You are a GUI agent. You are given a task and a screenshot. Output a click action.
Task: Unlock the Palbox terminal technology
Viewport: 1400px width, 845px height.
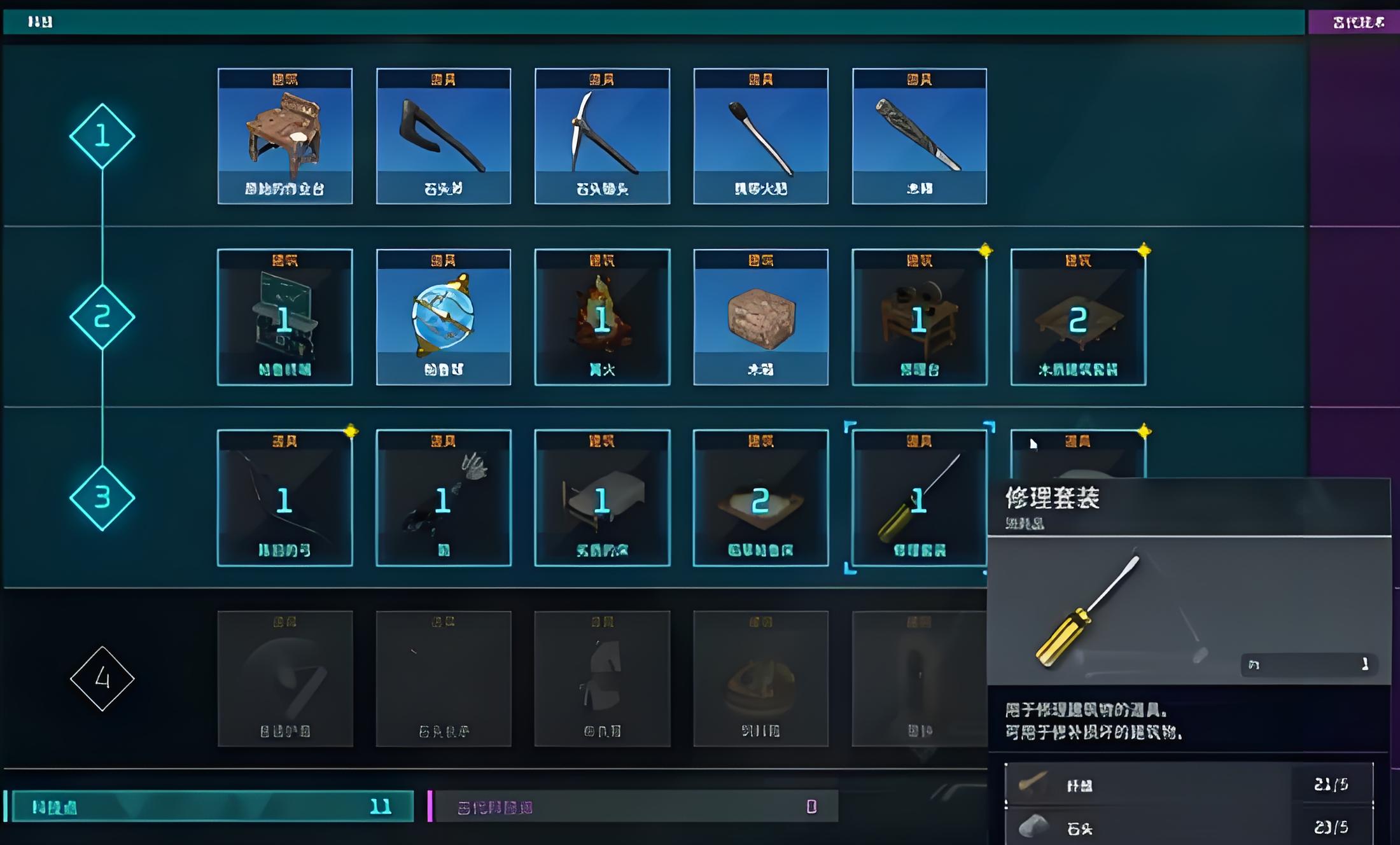(284, 317)
